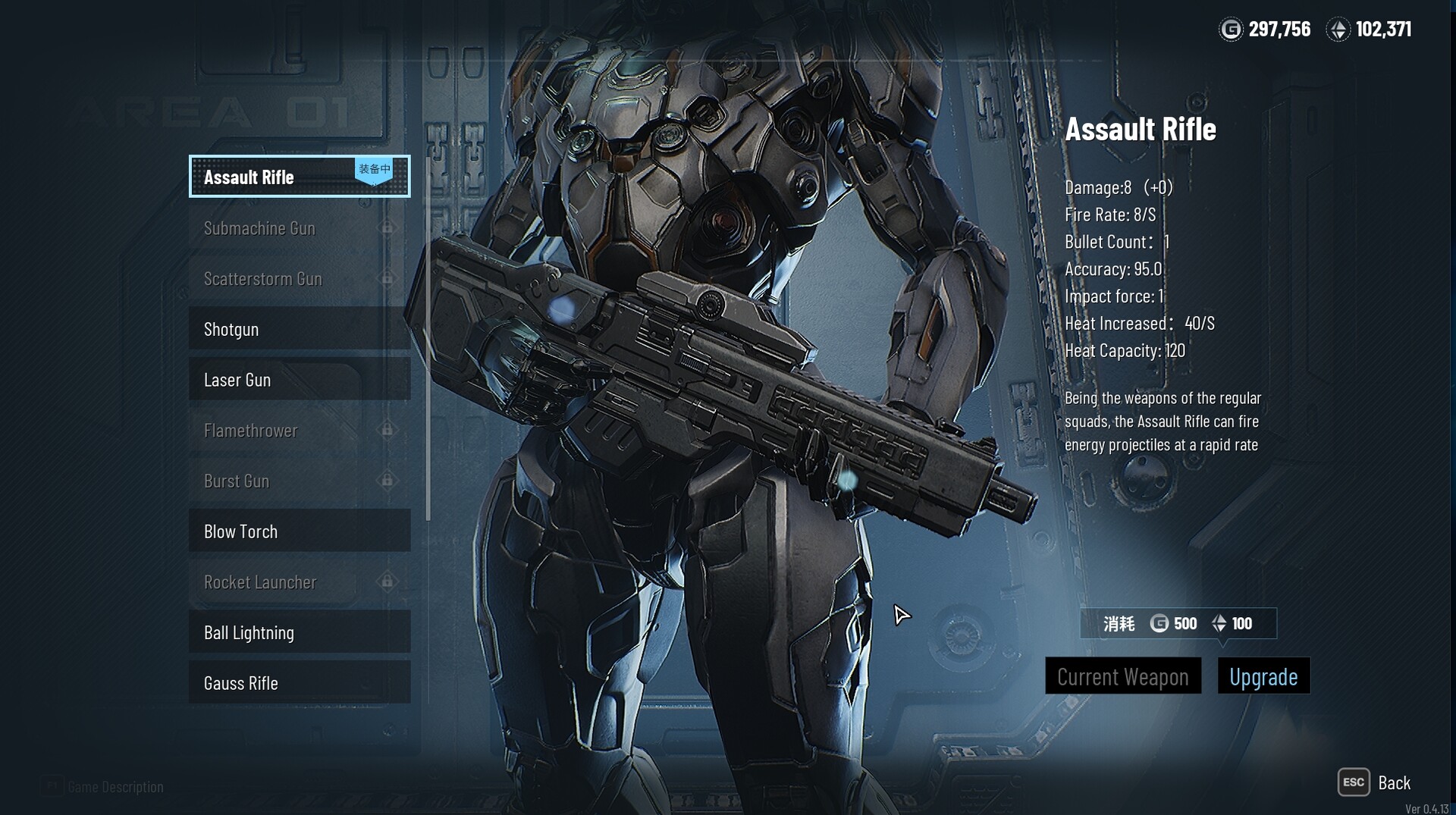The width and height of the screenshot is (1456, 815).
Task: Click the G coin icon in the upgrade cost
Action: (x=1159, y=622)
